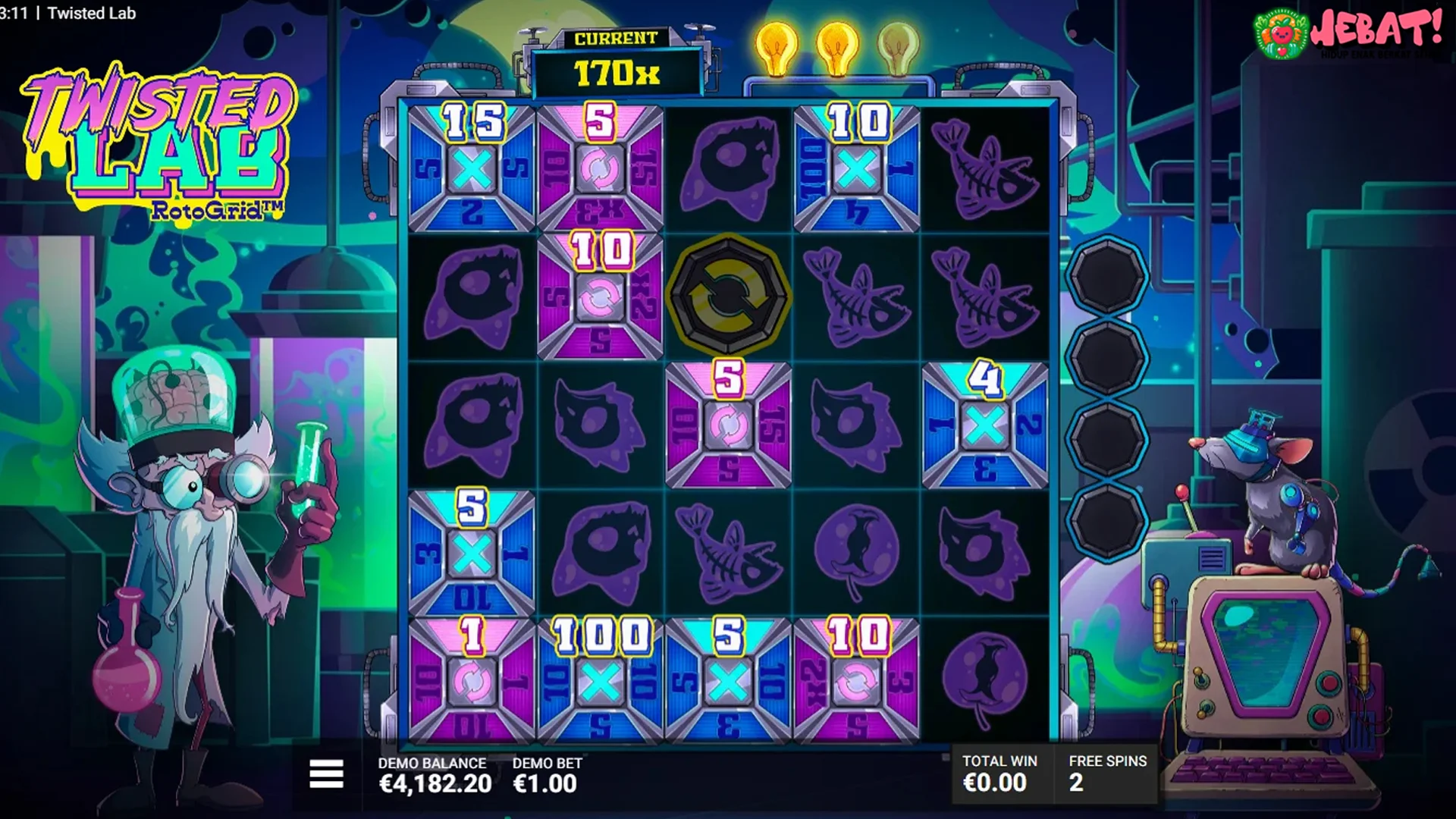This screenshot has width=1456, height=819.
Task: Click the purple eye symbol in the bottom row
Action: coord(986,675)
